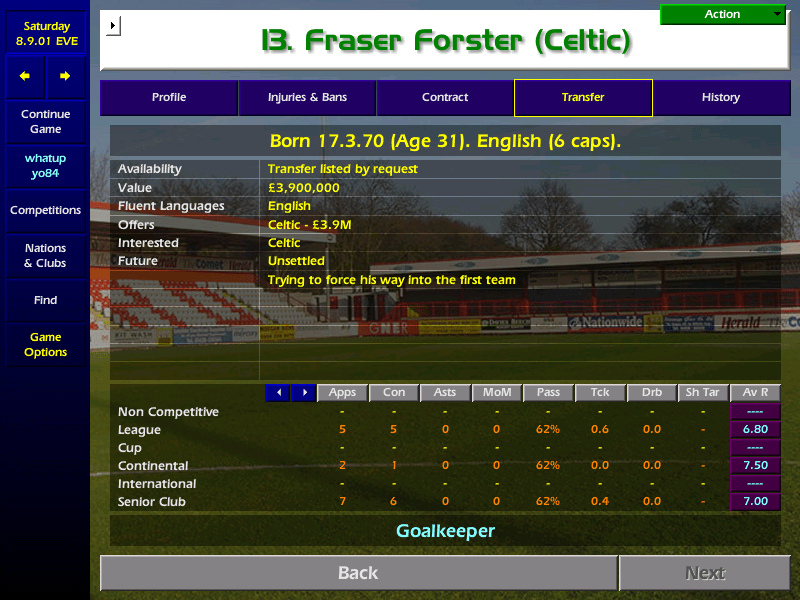Click the Back button
The height and width of the screenshot is (600, 800).
[x=358, y=573]
